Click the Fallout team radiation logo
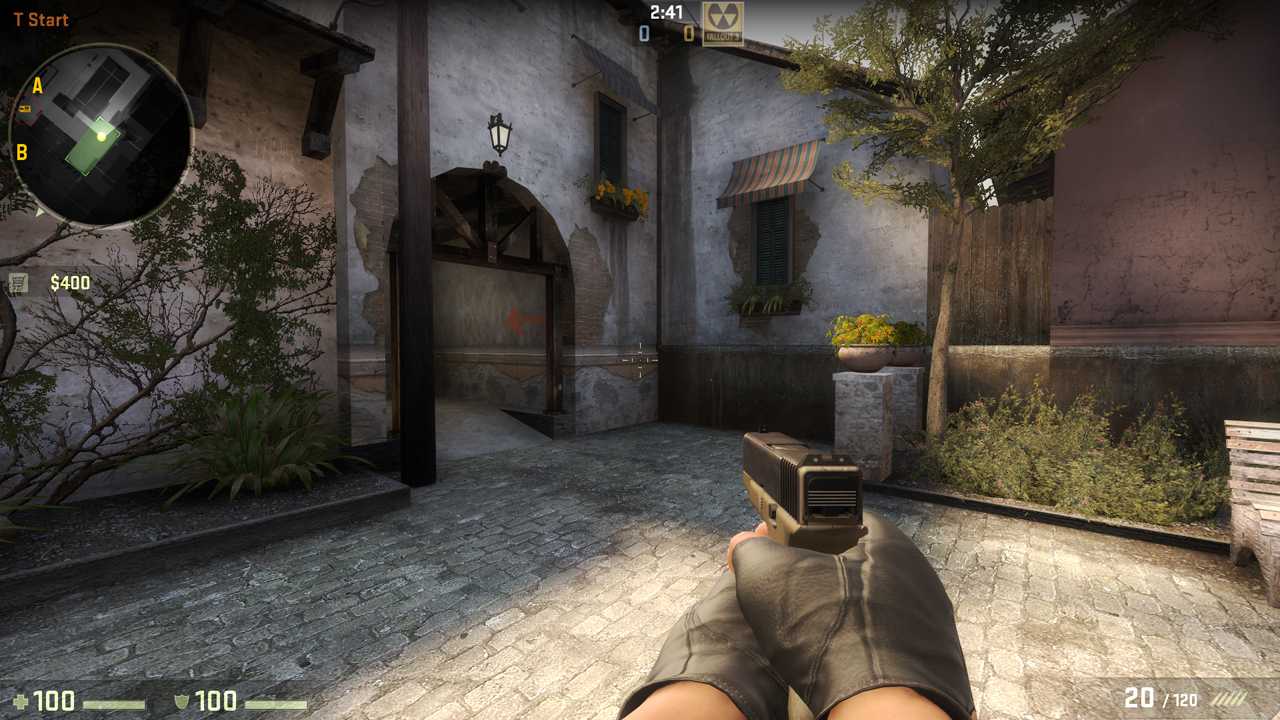Image resolution: width=1280 pixels, height=720 pixels. (x=723, y=24)
